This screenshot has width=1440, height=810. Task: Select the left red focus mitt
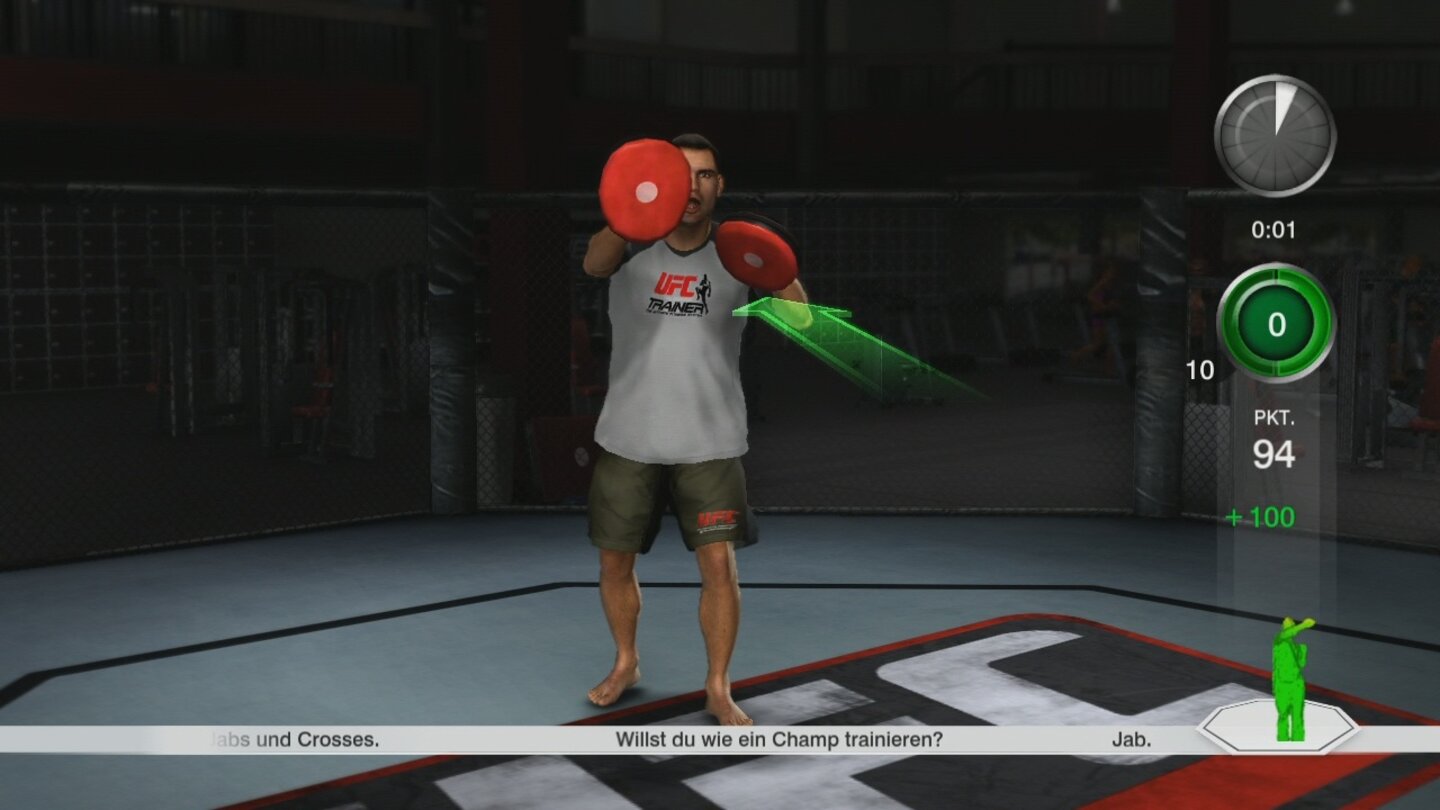[x=648, y=192]
